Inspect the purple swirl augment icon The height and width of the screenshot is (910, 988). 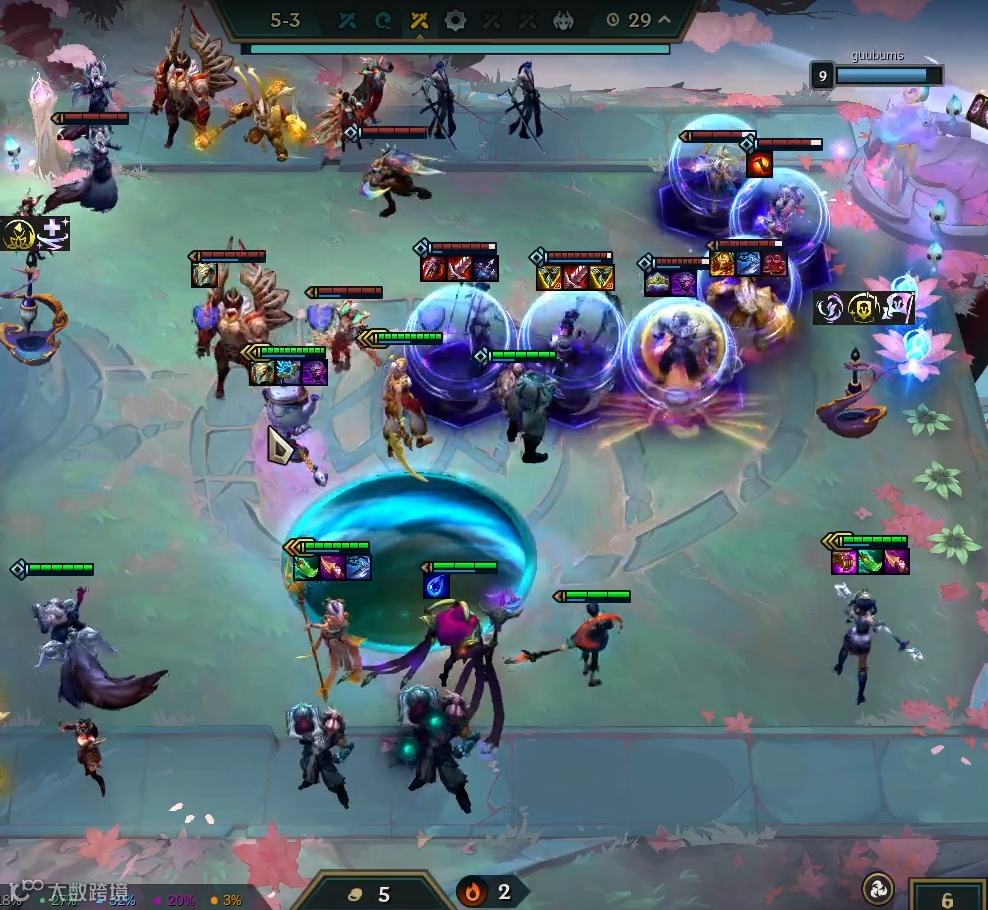click(x=832, y=309)
